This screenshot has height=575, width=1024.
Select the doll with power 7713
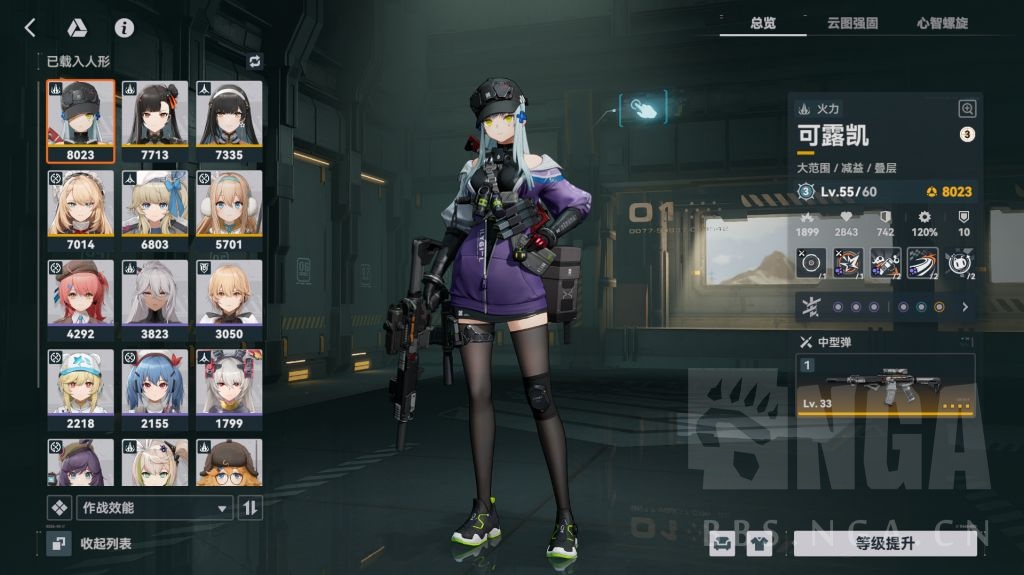155,120
